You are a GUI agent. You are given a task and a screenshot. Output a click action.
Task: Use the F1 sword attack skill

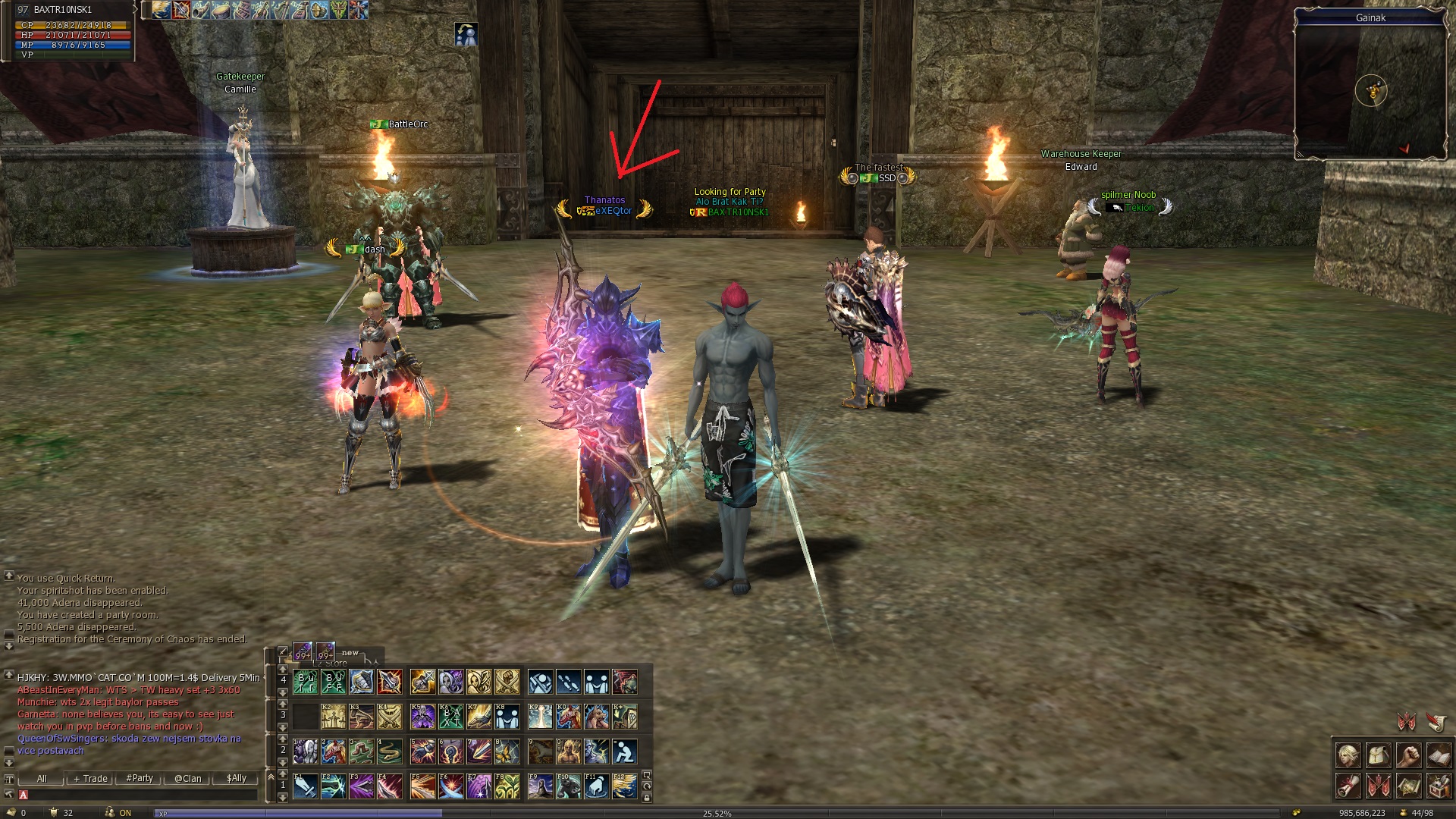pyautogui.click(x=305, y=786)
